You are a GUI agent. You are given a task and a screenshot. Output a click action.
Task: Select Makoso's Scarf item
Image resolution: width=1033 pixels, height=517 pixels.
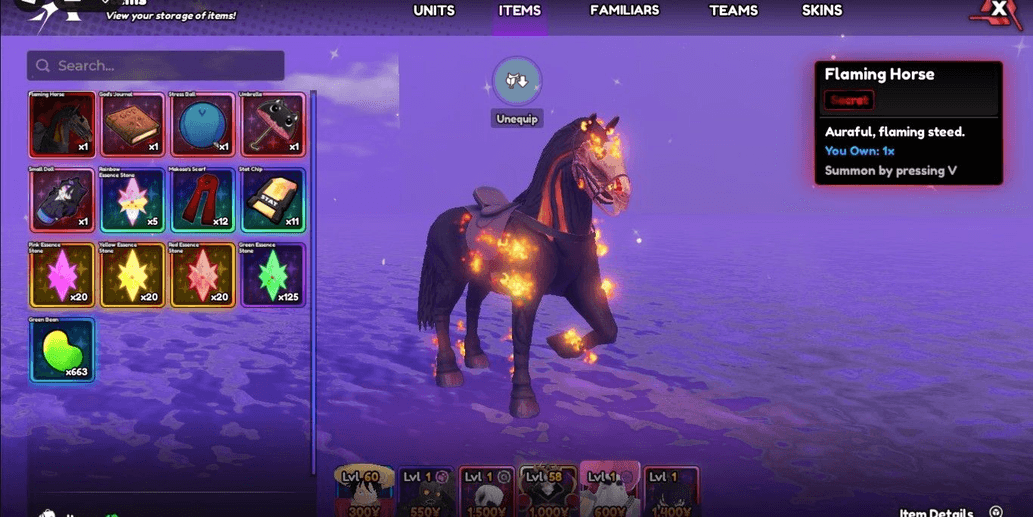point(203,200)
